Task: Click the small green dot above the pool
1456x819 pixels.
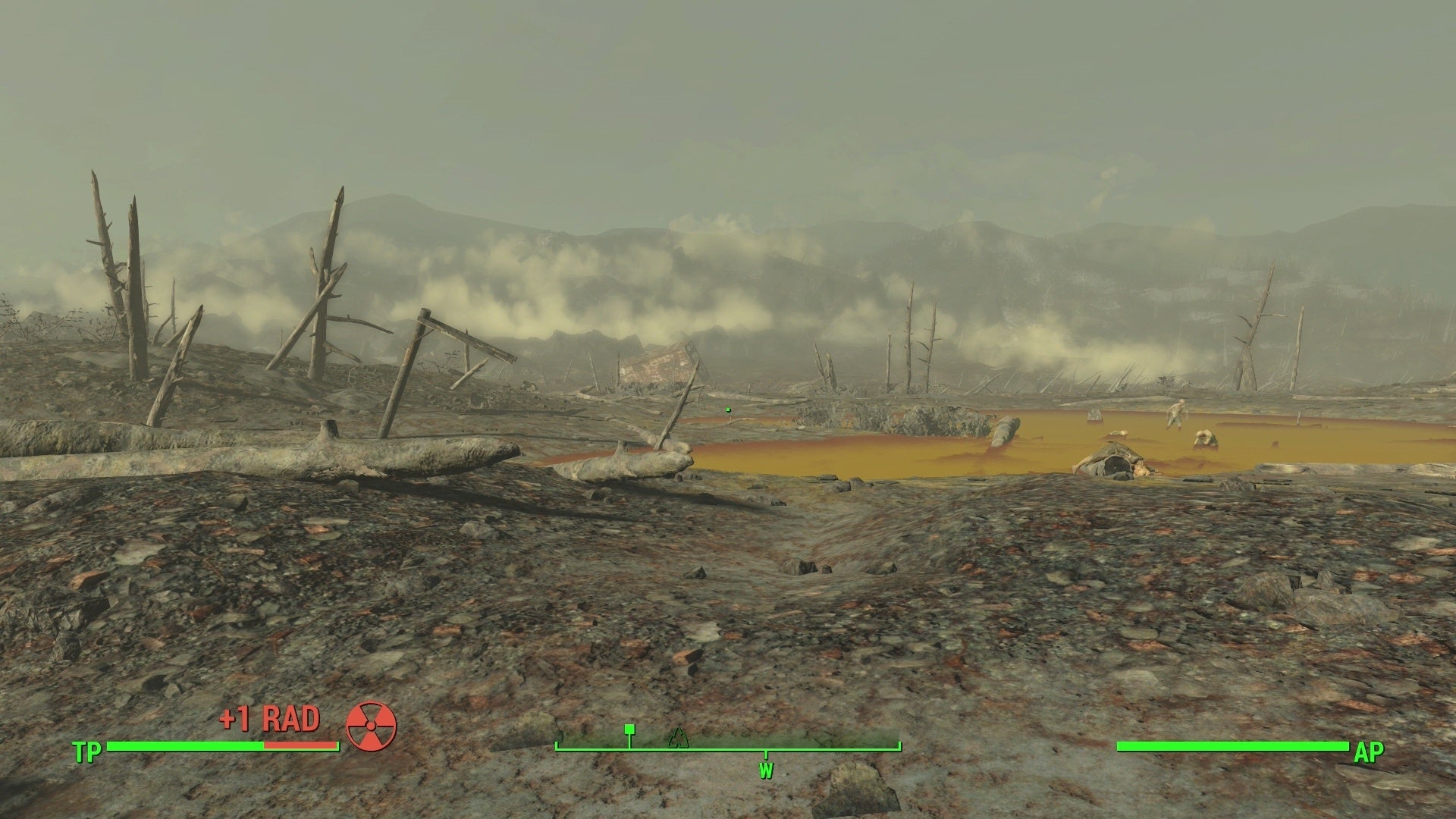Action: 729,408
